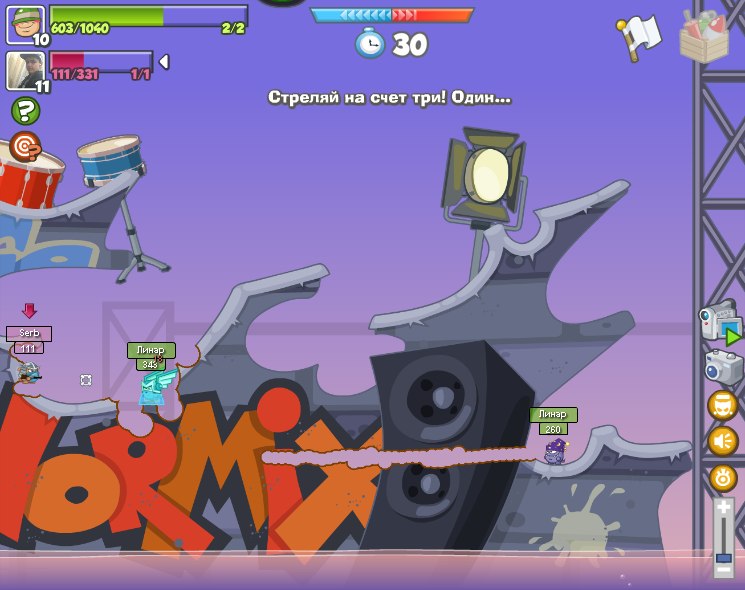Click the blue zoom slider handle
This screenshot has height=590, width=745.
coord(724,557)
